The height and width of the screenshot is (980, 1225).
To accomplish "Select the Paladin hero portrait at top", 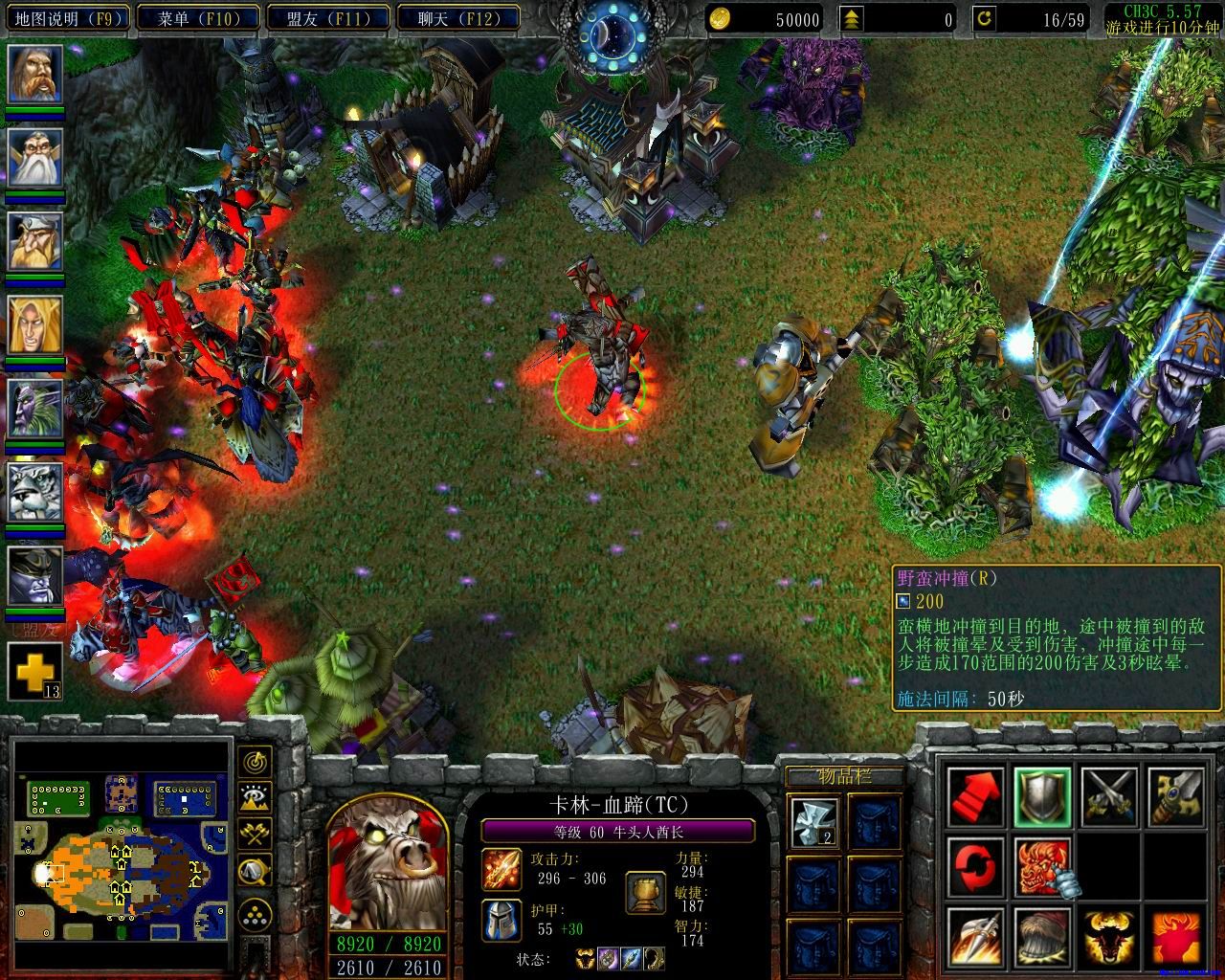I will click(x=35, y=74).
